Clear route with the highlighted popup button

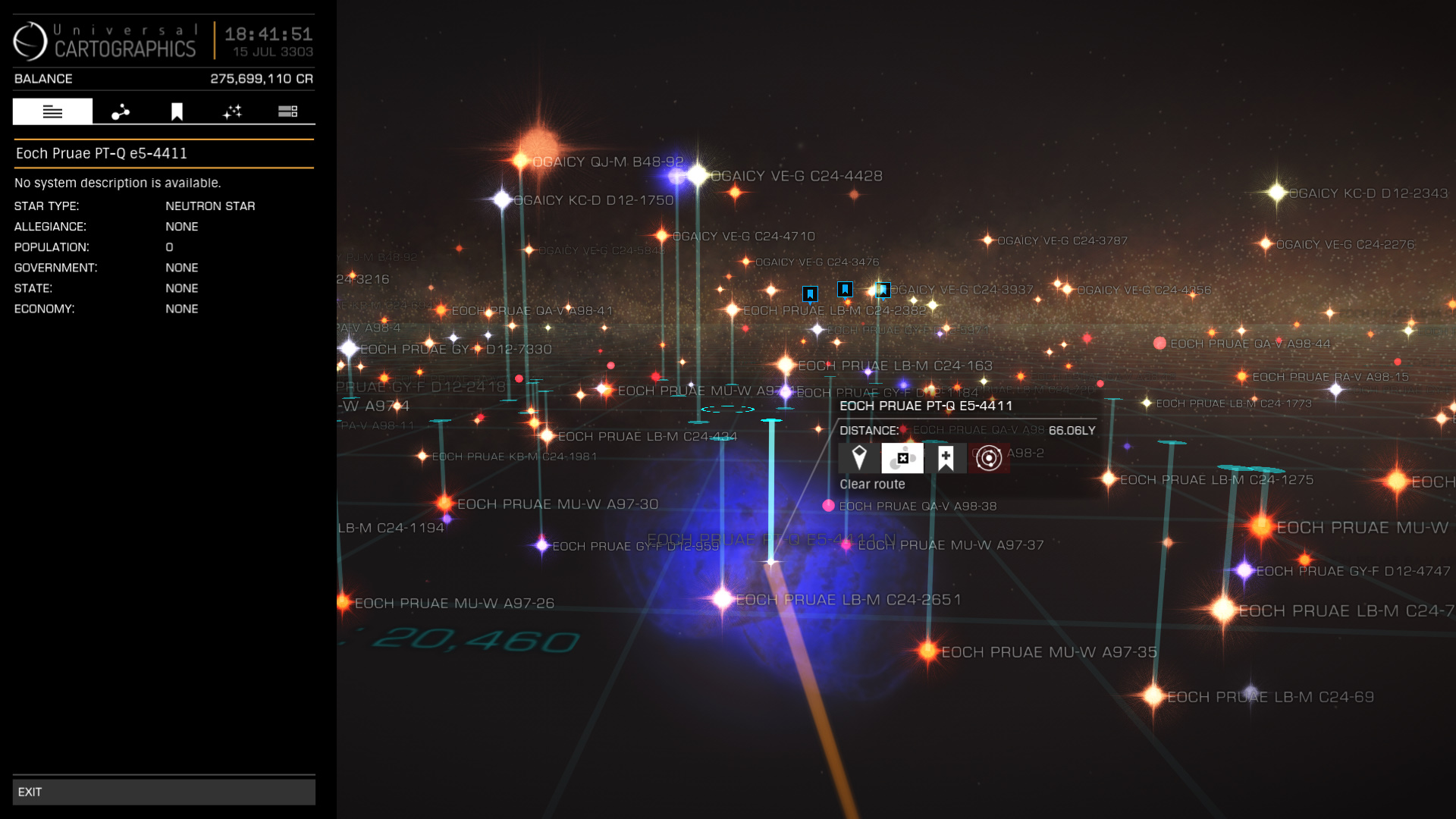902,458
